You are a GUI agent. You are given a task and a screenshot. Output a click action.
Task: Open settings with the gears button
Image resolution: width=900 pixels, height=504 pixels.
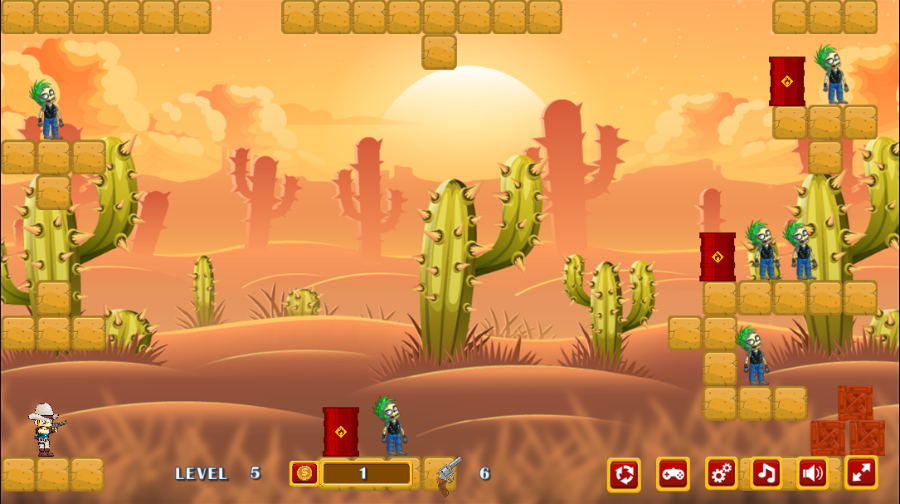pos(722,473)
